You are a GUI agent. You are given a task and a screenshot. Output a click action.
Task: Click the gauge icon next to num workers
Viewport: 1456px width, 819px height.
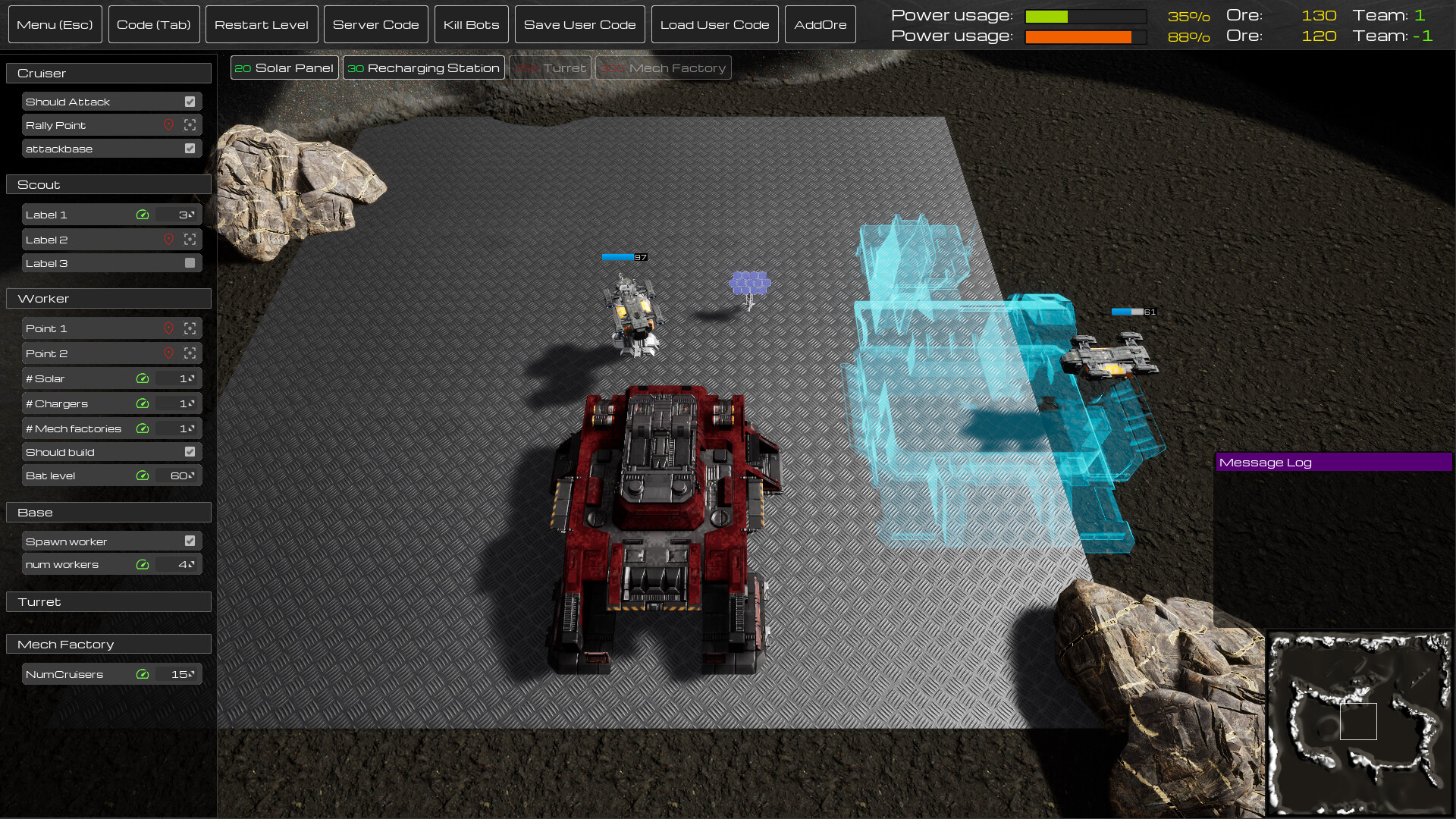[143, 564]
